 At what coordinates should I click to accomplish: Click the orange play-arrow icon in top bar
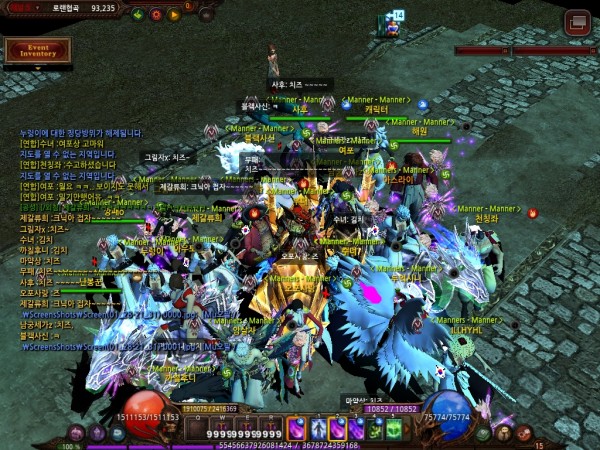point(175,14)
